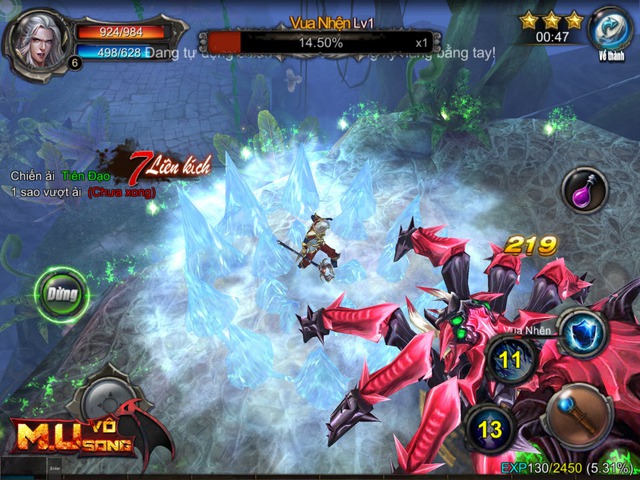Viewport: 640px width, 480px height.
Task: Select the skill showing cooldown 13
Action: click(488, 429)
